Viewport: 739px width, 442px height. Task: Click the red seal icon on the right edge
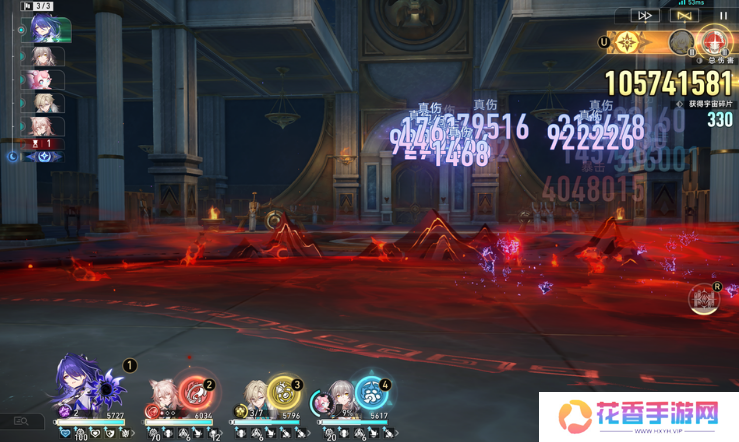704,299
